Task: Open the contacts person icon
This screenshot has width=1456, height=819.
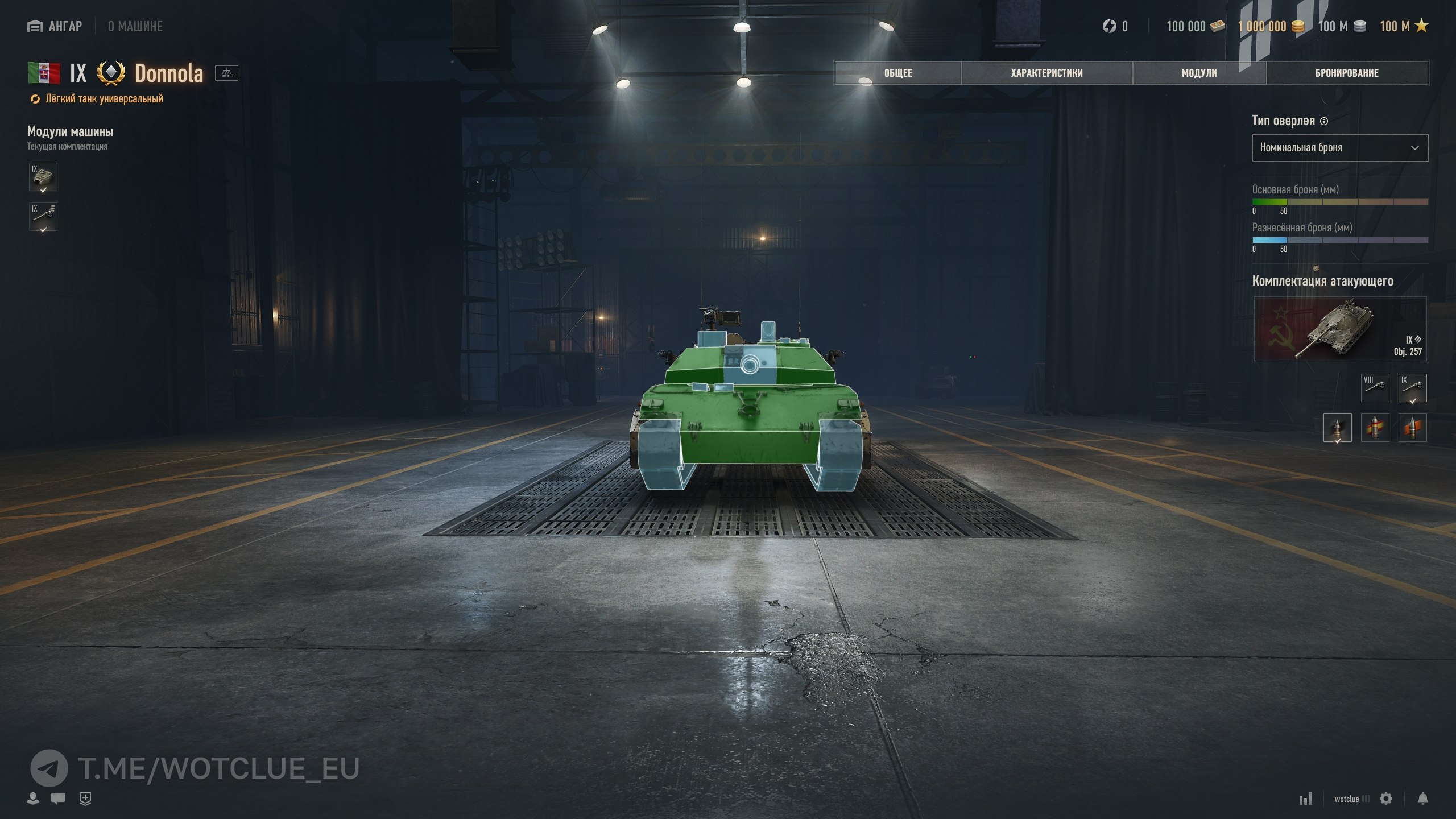Action: pos(33,799)
